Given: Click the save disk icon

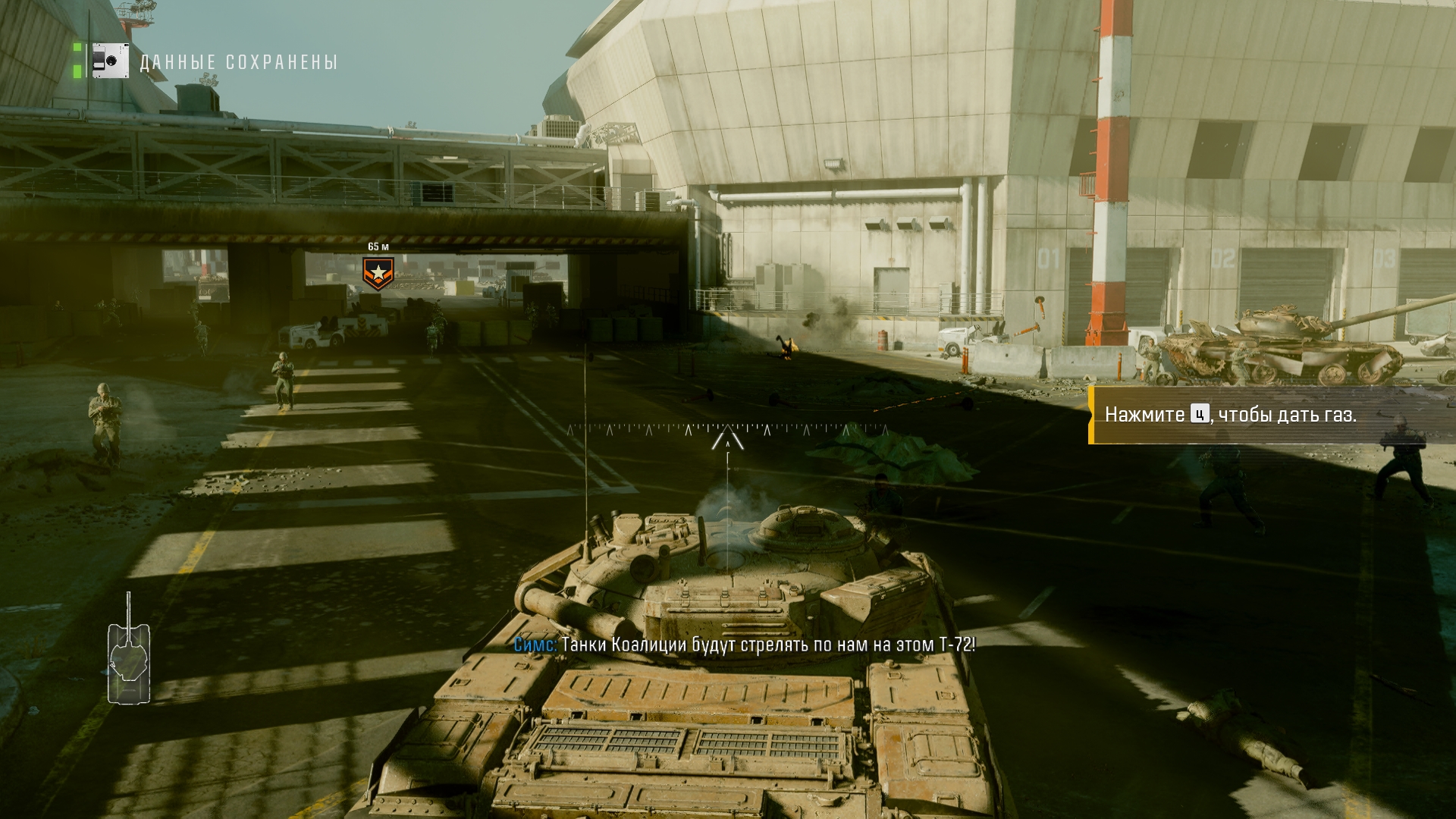Looking at the screenshot, I should [111, 61].
